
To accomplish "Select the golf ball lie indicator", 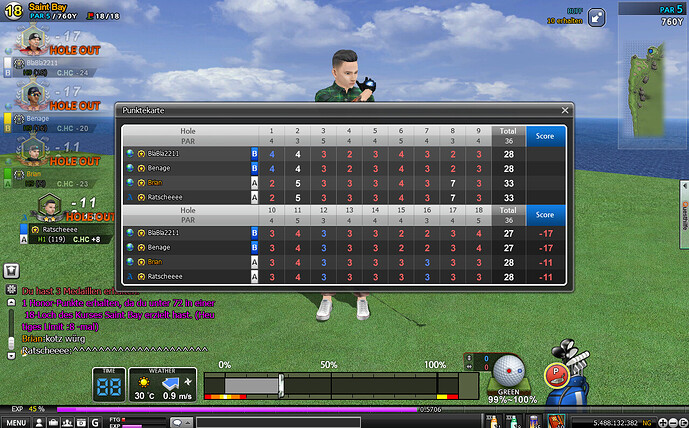I will pyautogui.click(x=508, y=367).
